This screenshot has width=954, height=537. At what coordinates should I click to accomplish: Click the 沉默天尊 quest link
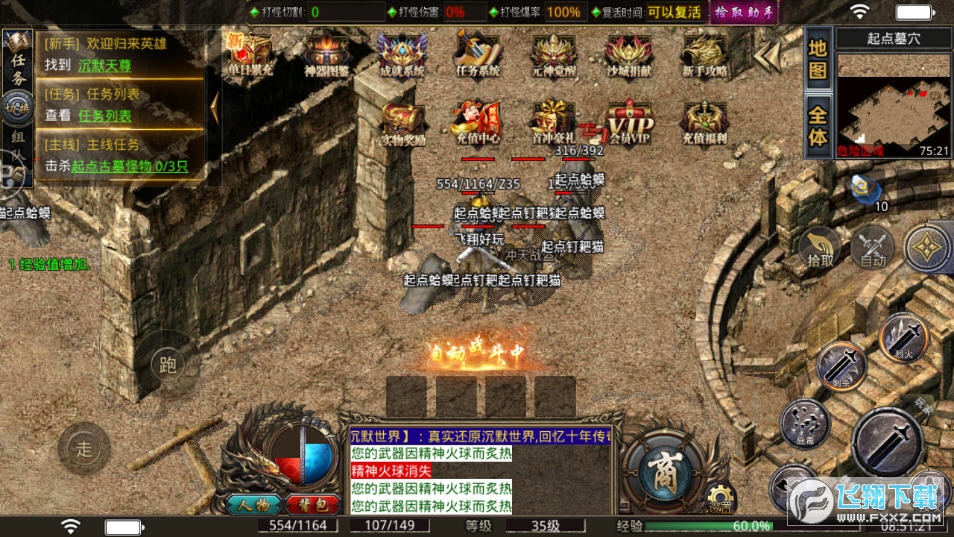pyautogui.click(x=104, y=66)
